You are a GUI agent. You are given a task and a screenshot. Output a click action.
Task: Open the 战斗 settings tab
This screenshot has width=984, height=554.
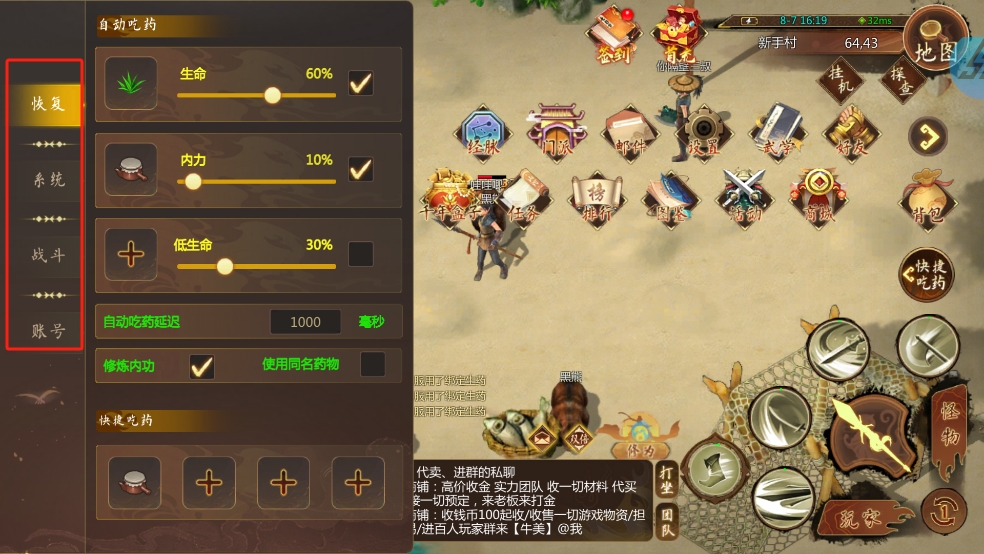click(x=47, y=255)
